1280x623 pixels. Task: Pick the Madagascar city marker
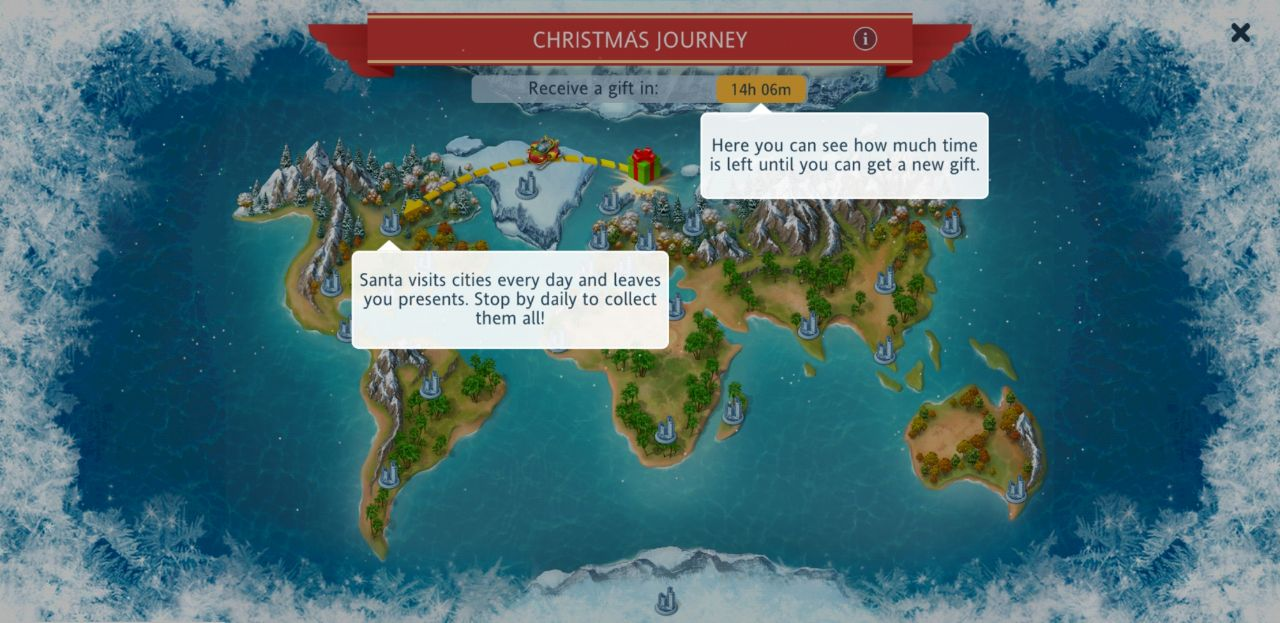click(x=734, y=409)
